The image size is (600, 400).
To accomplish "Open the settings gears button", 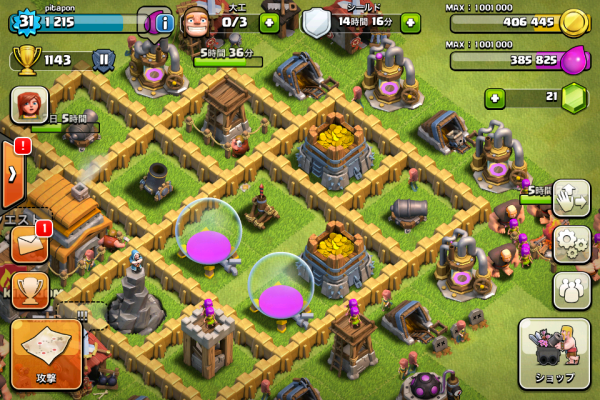I will [x=571, y=242].
